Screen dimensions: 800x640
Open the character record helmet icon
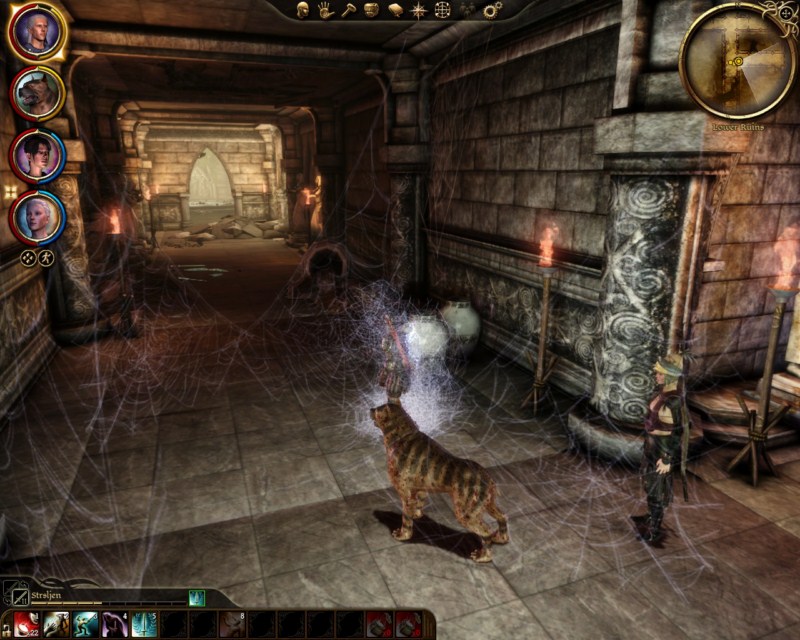click(x=303, y=10)
